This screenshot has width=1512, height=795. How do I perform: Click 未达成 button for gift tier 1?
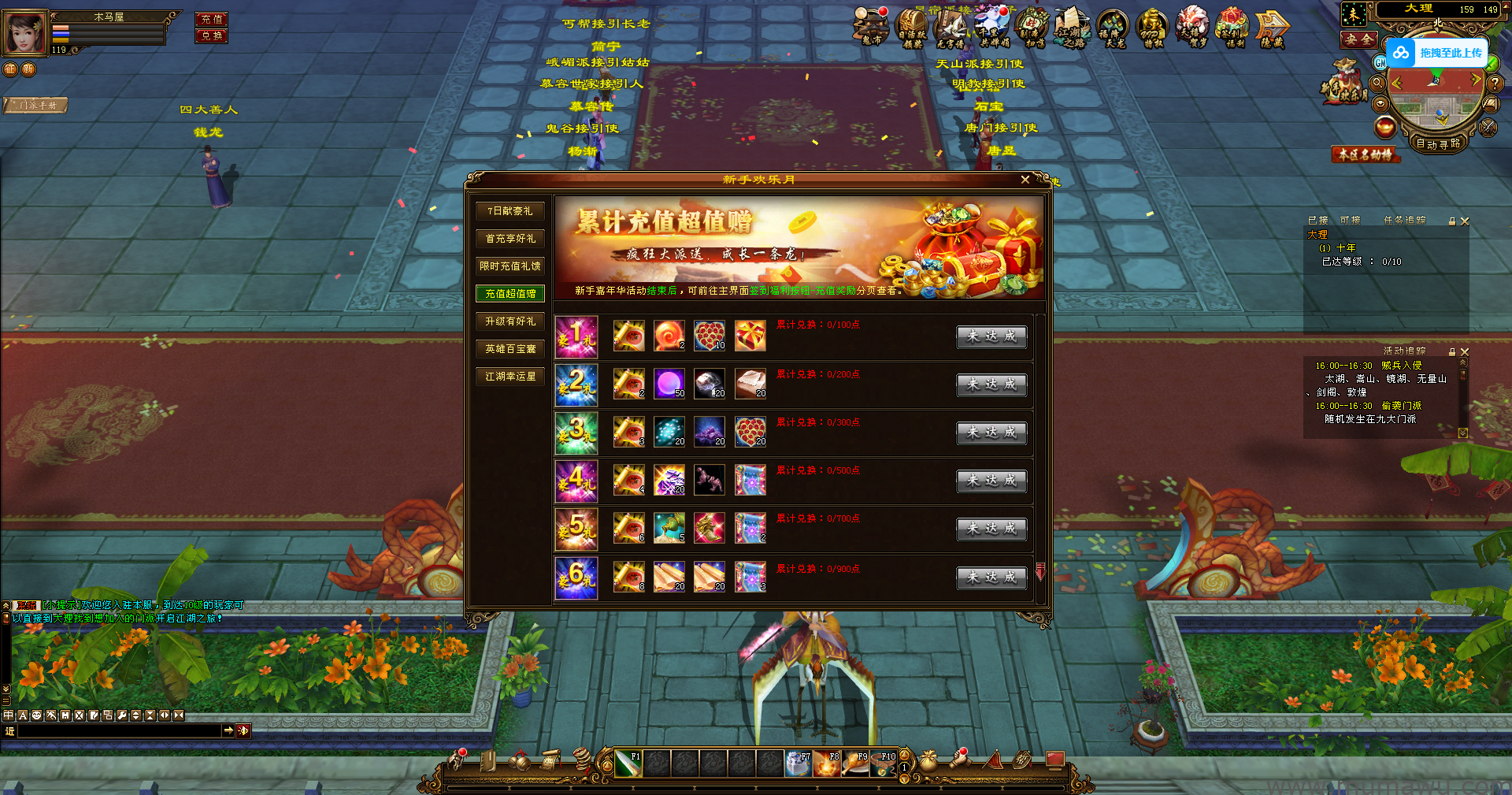pos(991,336)
